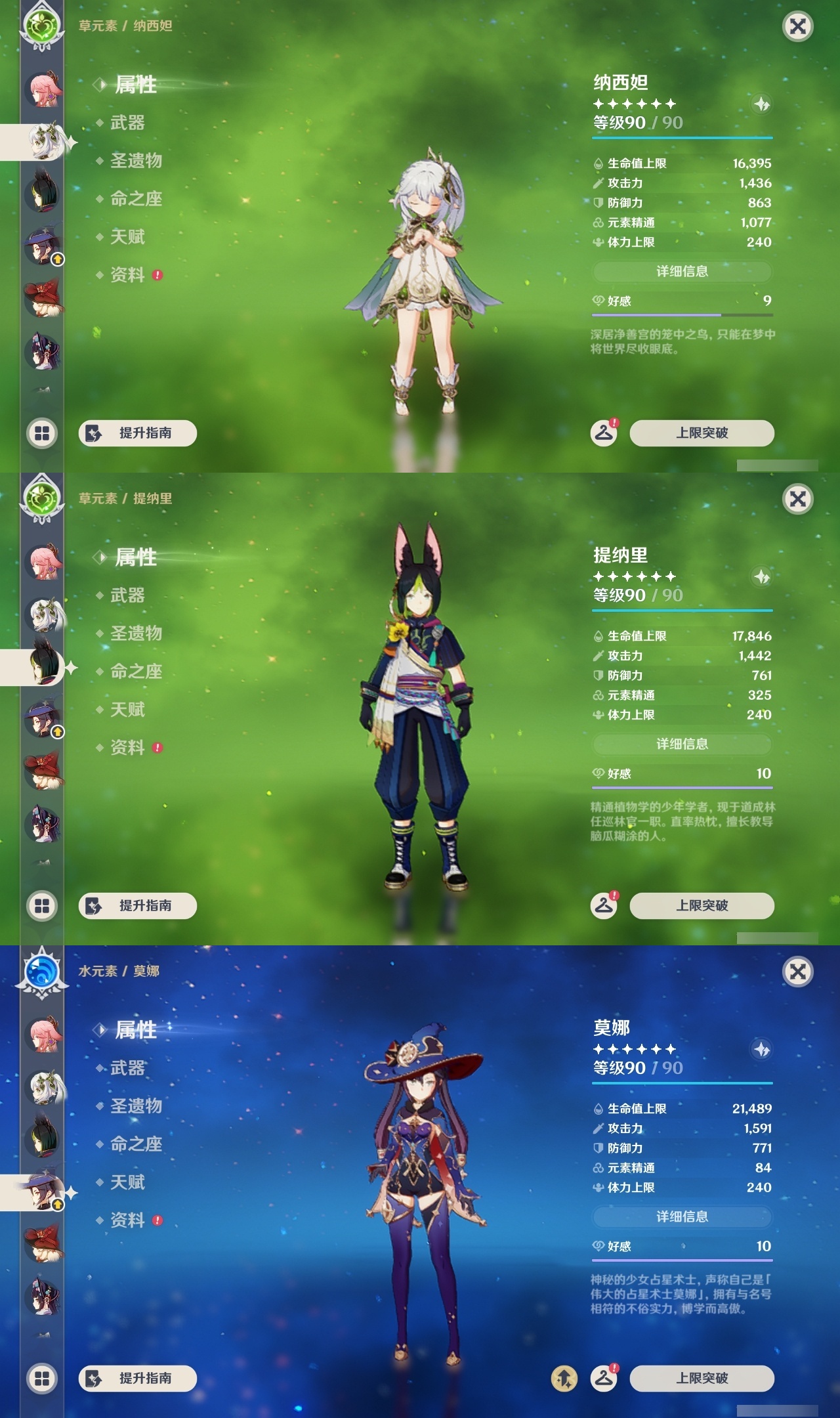Expand Nahida's 详细信息 detailed stats

682,271
